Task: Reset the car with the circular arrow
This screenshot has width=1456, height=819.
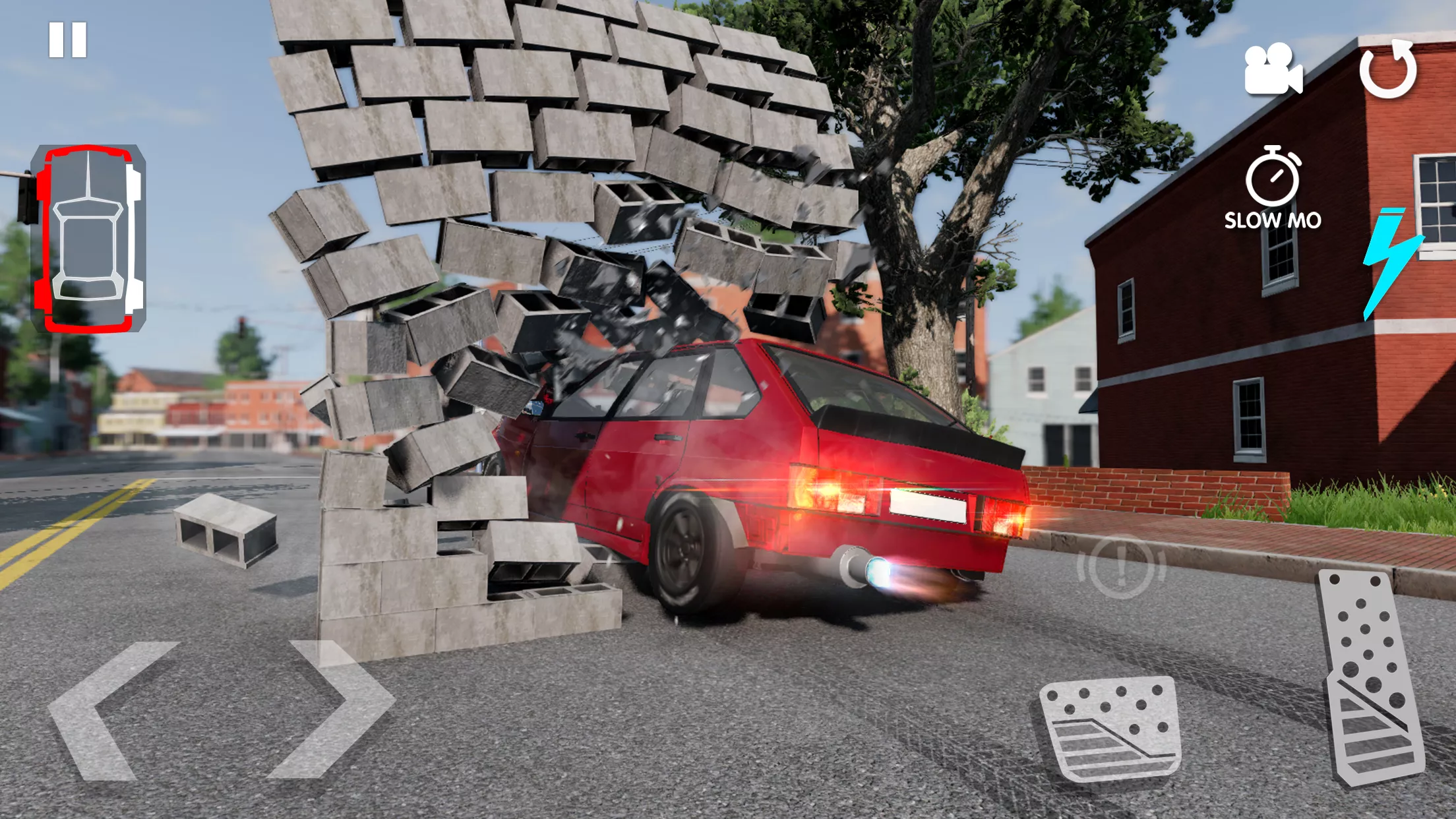Action: point(1388,69)
